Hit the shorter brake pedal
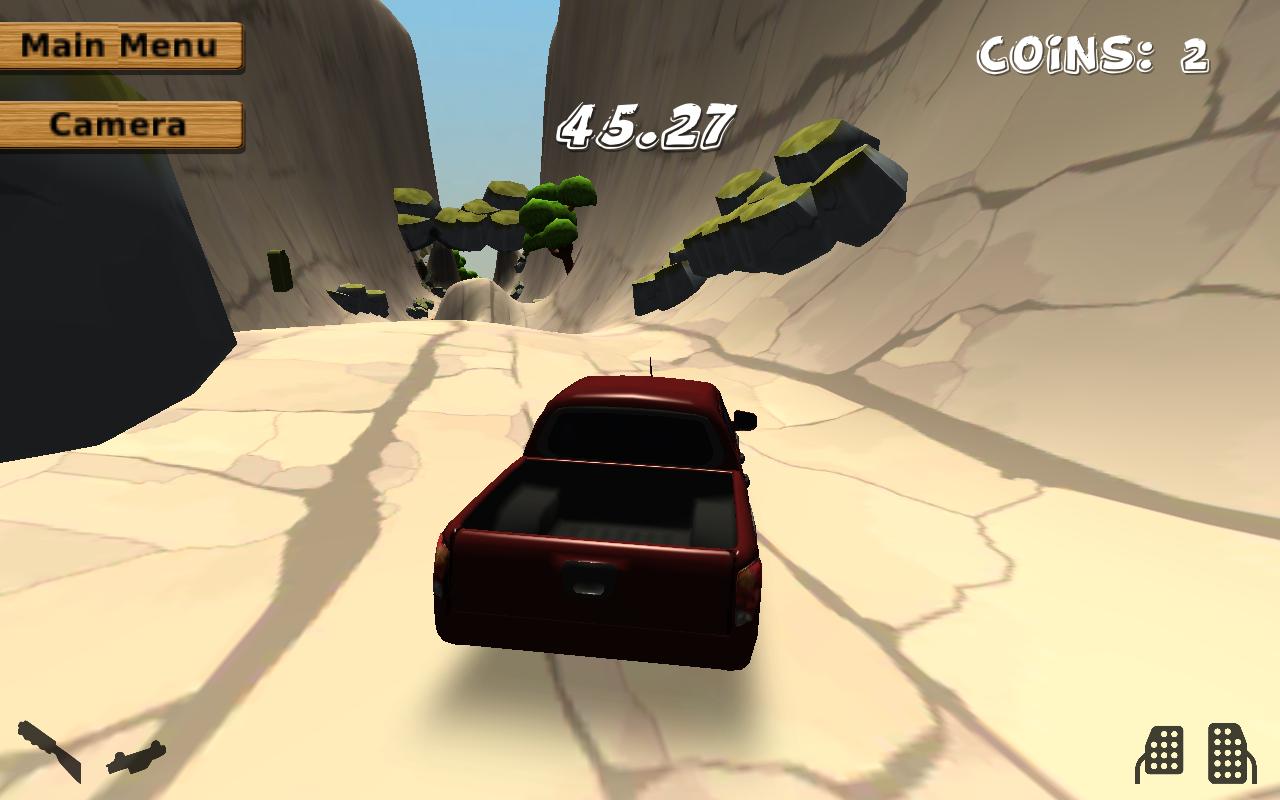The width and height of the screenshot is (1280, 800). coord(1162,754)
